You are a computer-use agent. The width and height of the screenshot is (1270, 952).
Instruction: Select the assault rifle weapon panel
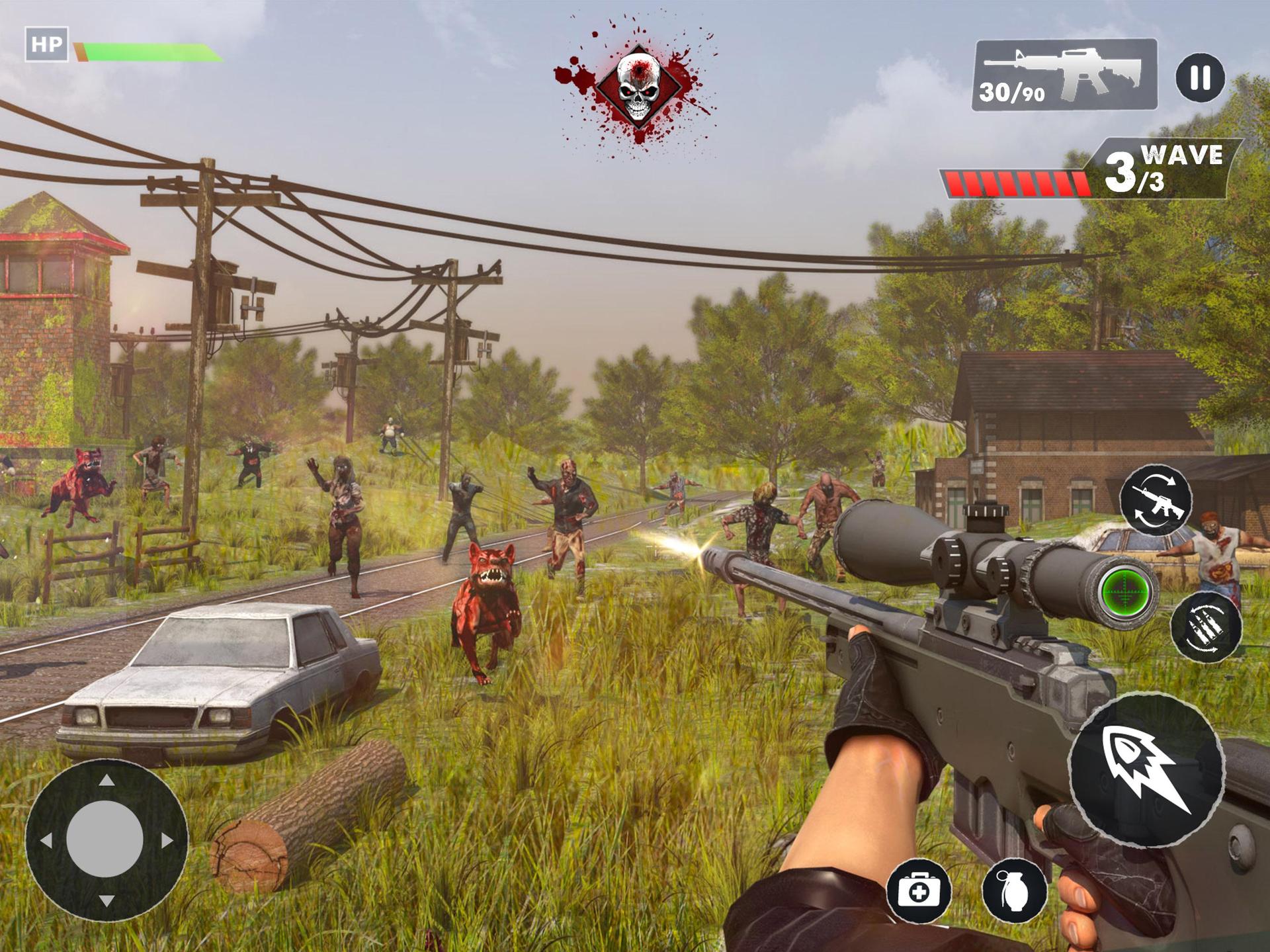pyautogui.click(x=1064, y=75)
